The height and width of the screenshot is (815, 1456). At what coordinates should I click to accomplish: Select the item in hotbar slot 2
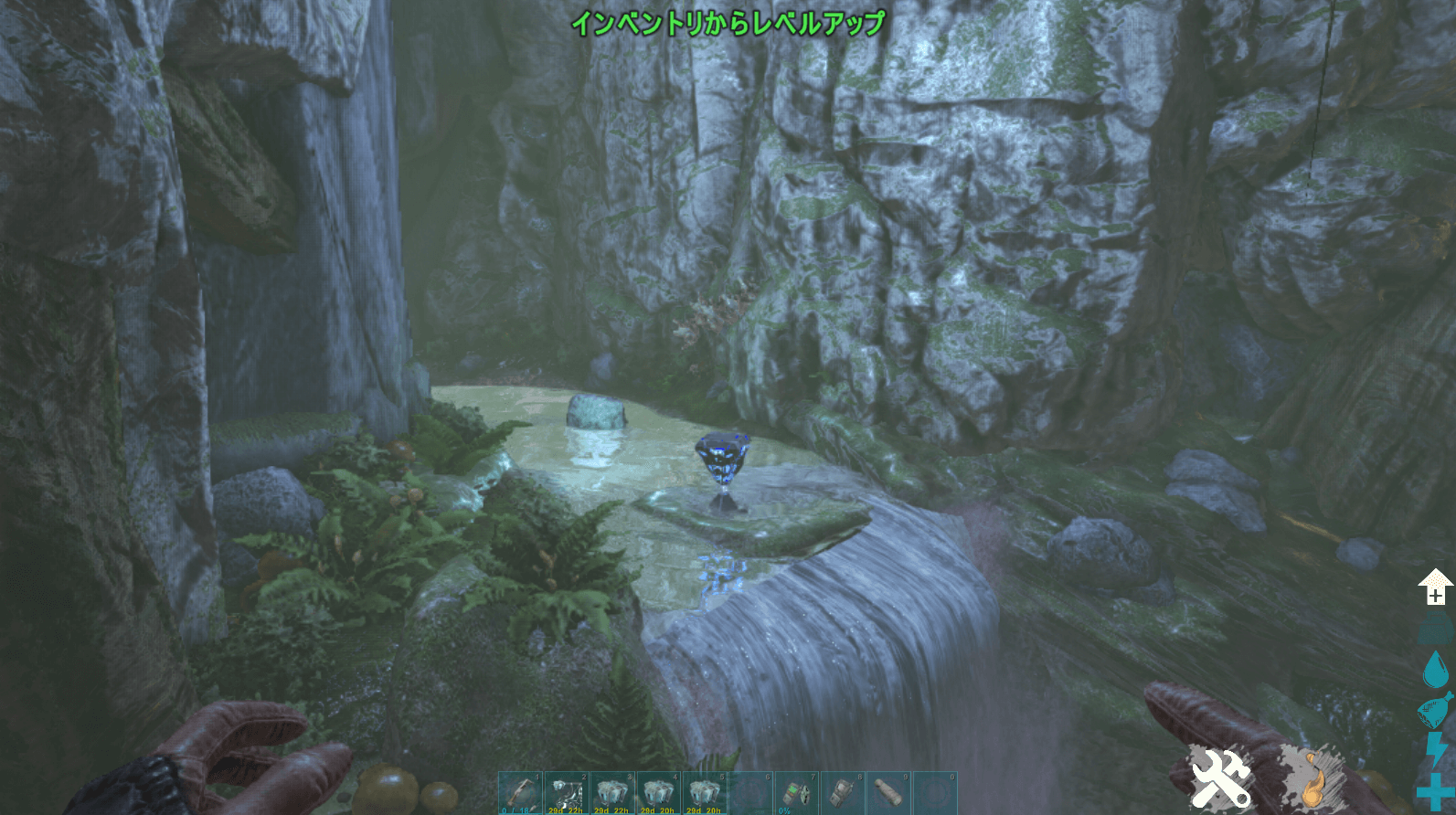point(567,792)
